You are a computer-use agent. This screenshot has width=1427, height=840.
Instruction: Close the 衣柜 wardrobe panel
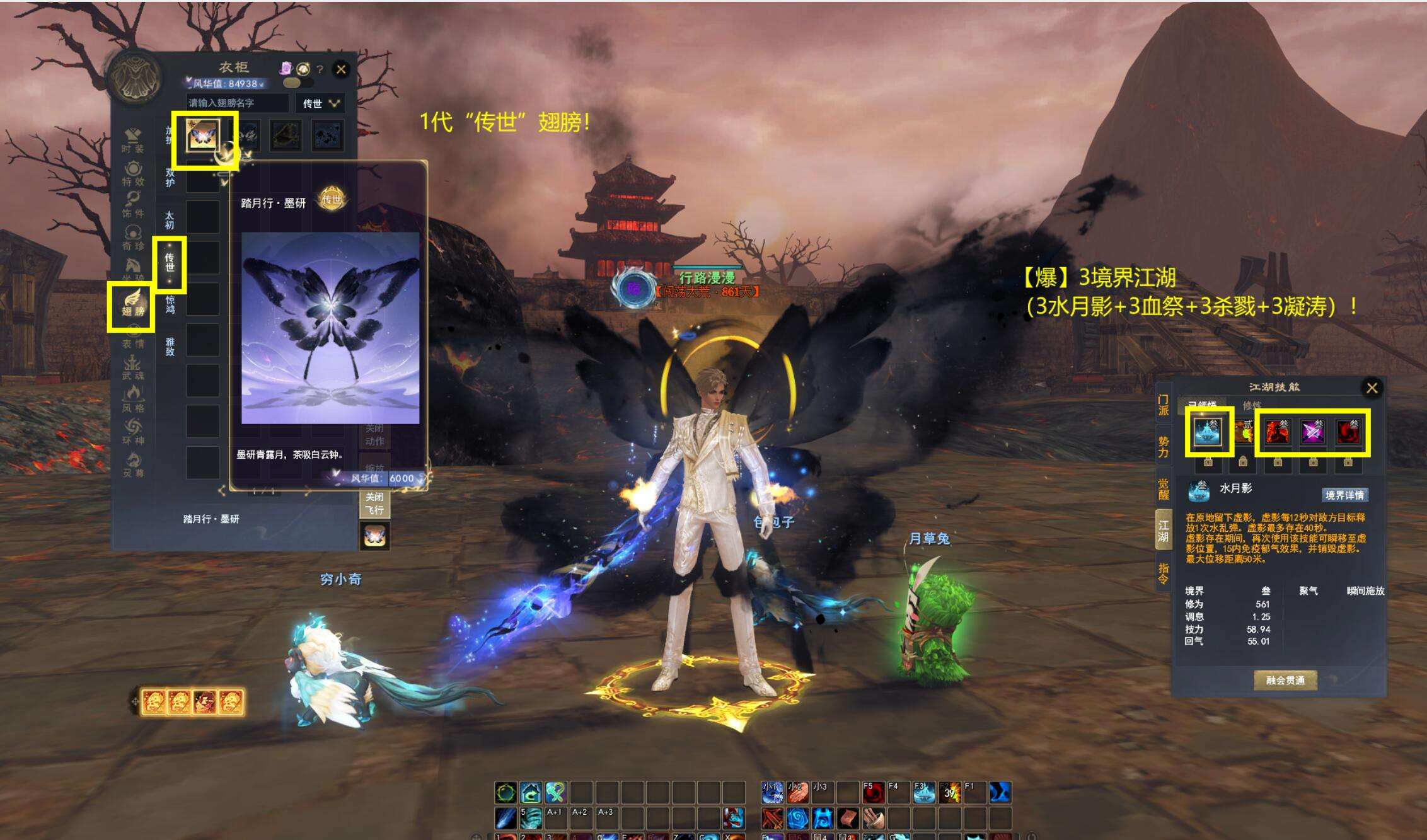pos(341,69)
